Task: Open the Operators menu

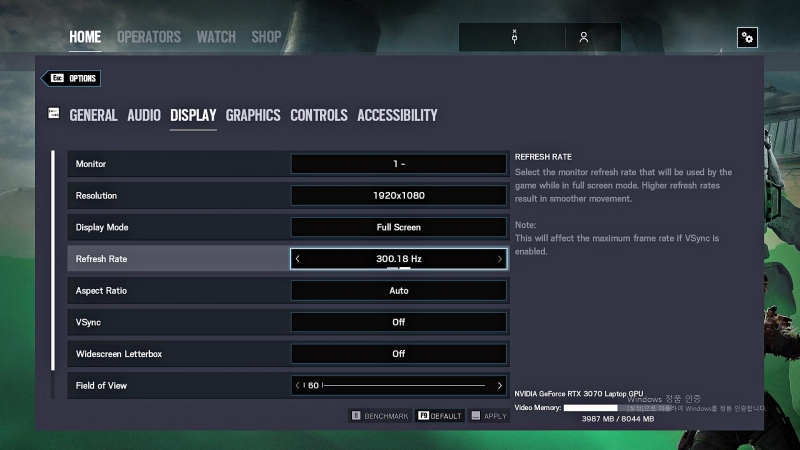Action: point(149,37)
